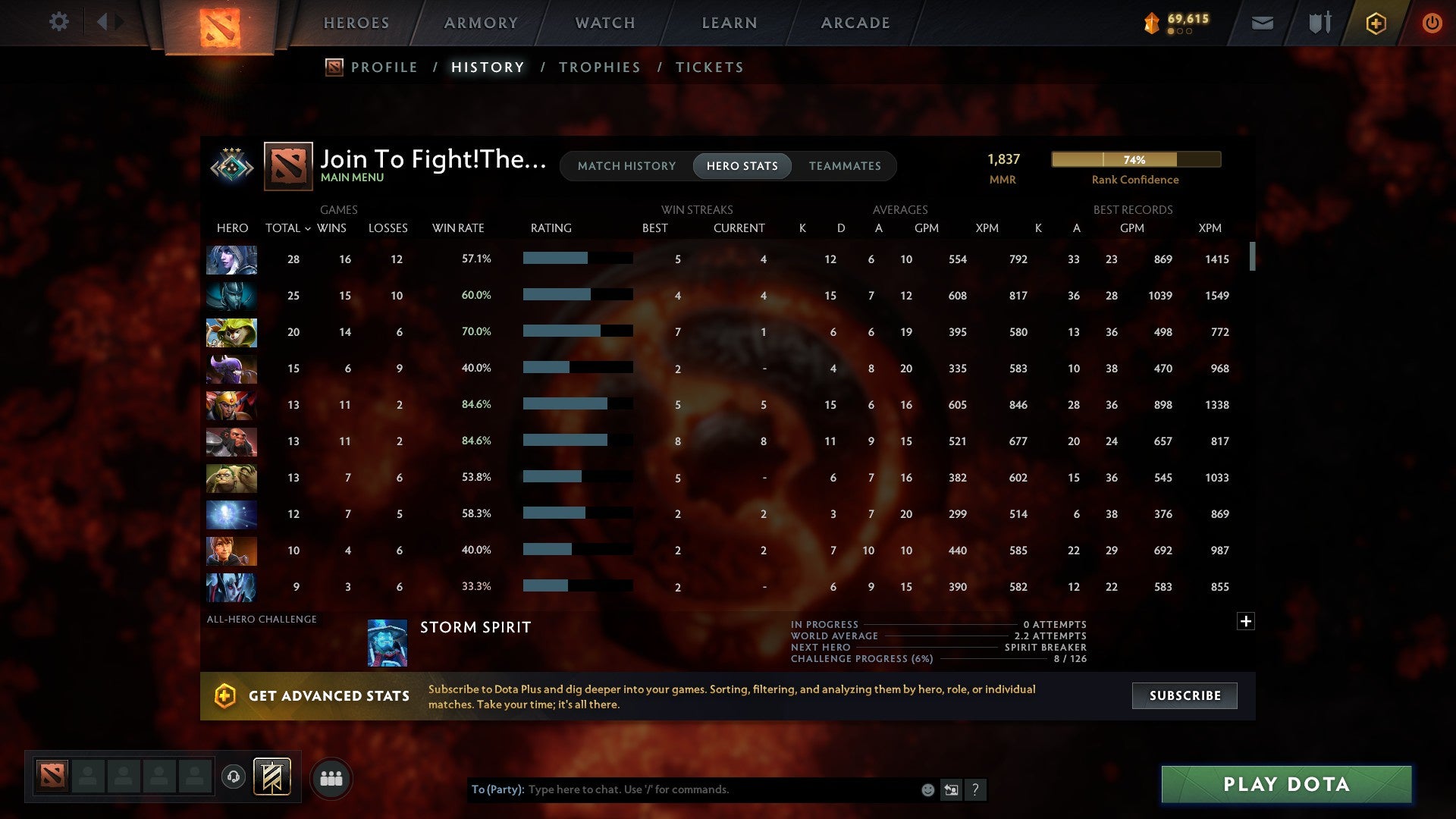This screenshot has width=1456, height=819.
Task: Click the shield and sword Armory icon
Action: pyautogui.click(x=1319, y=23)
